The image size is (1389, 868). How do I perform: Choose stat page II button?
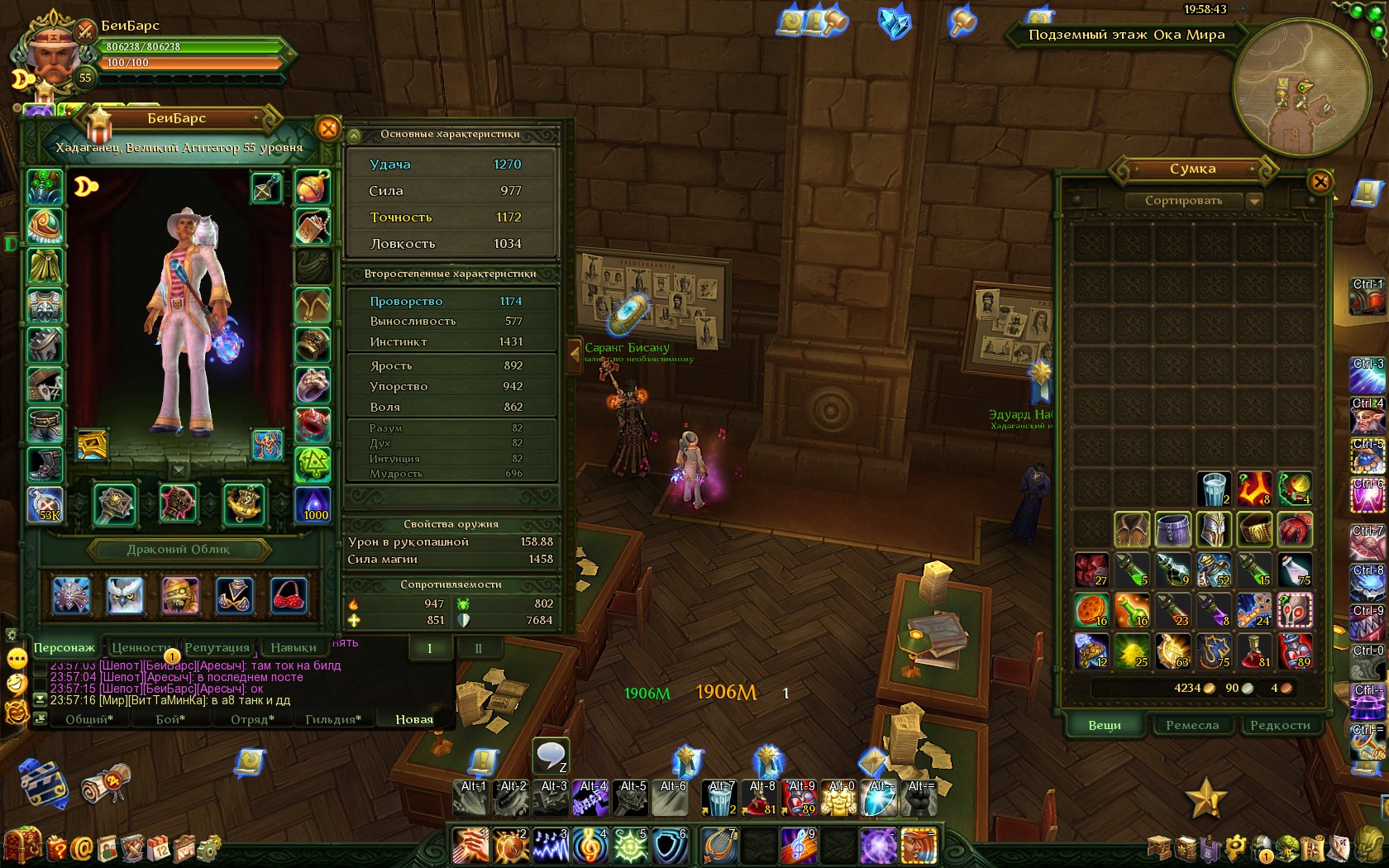click(x=478, y=648)
